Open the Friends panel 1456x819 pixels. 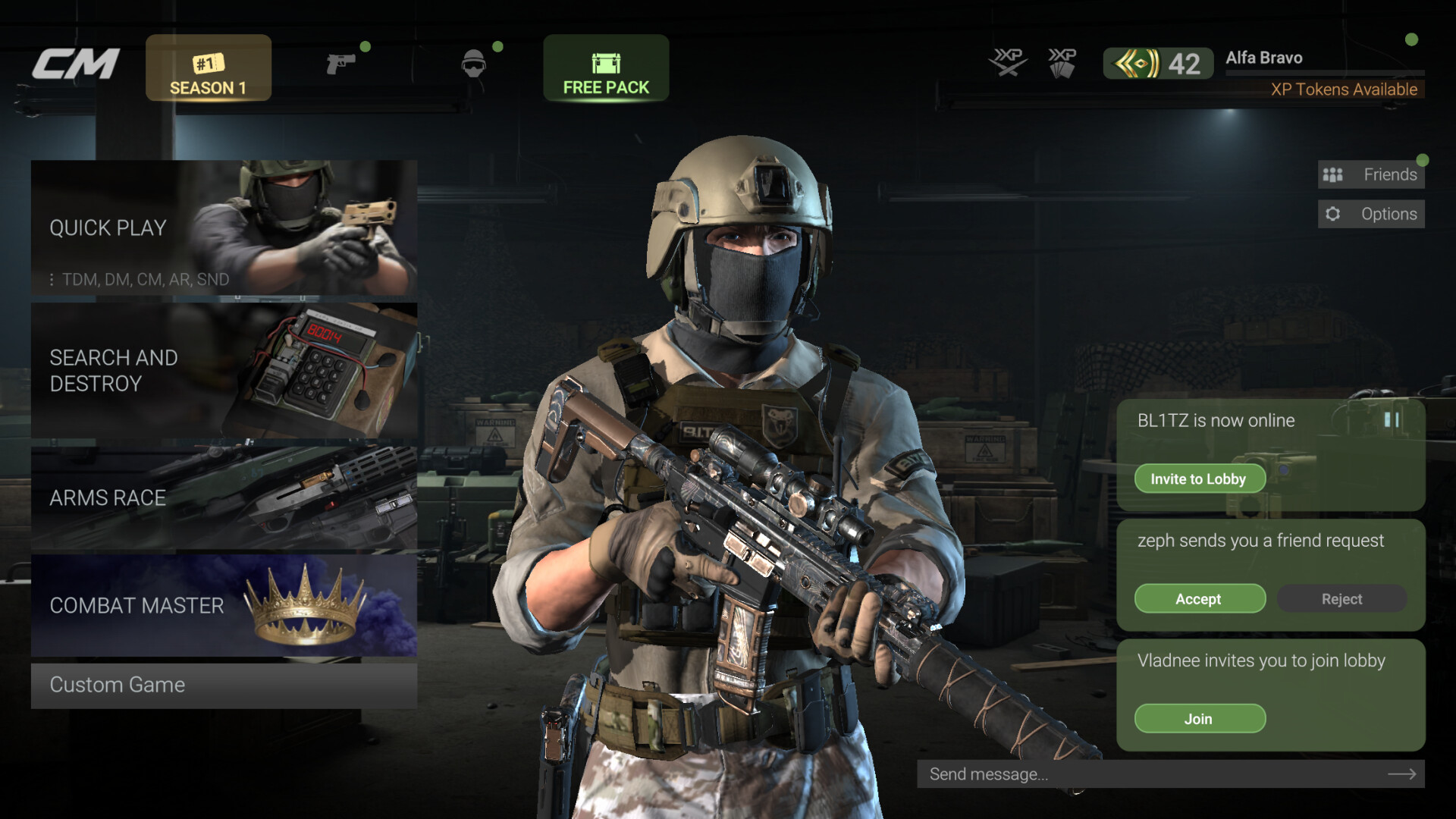tap(1370, 174)
